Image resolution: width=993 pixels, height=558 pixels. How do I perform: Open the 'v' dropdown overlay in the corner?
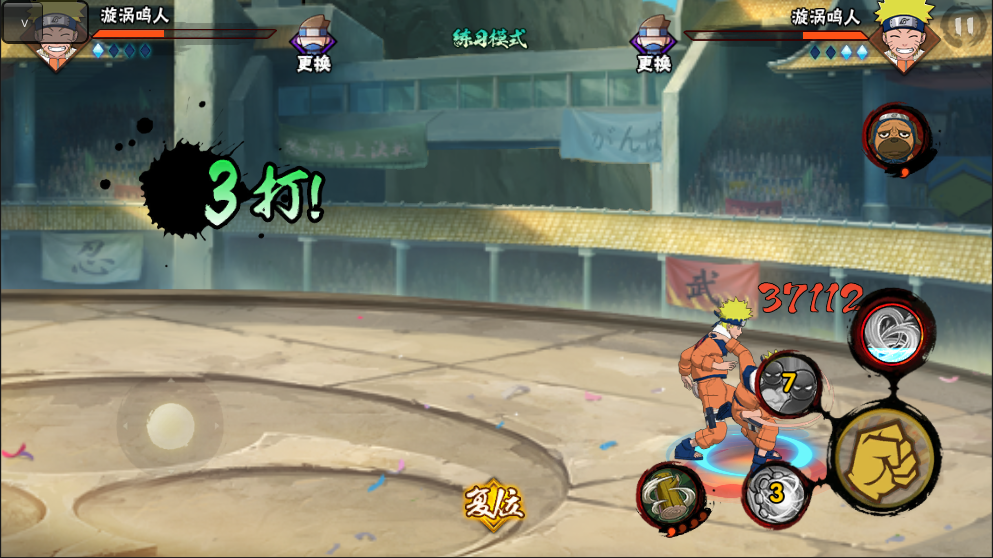pyautogui.click(x=23, y=22)
